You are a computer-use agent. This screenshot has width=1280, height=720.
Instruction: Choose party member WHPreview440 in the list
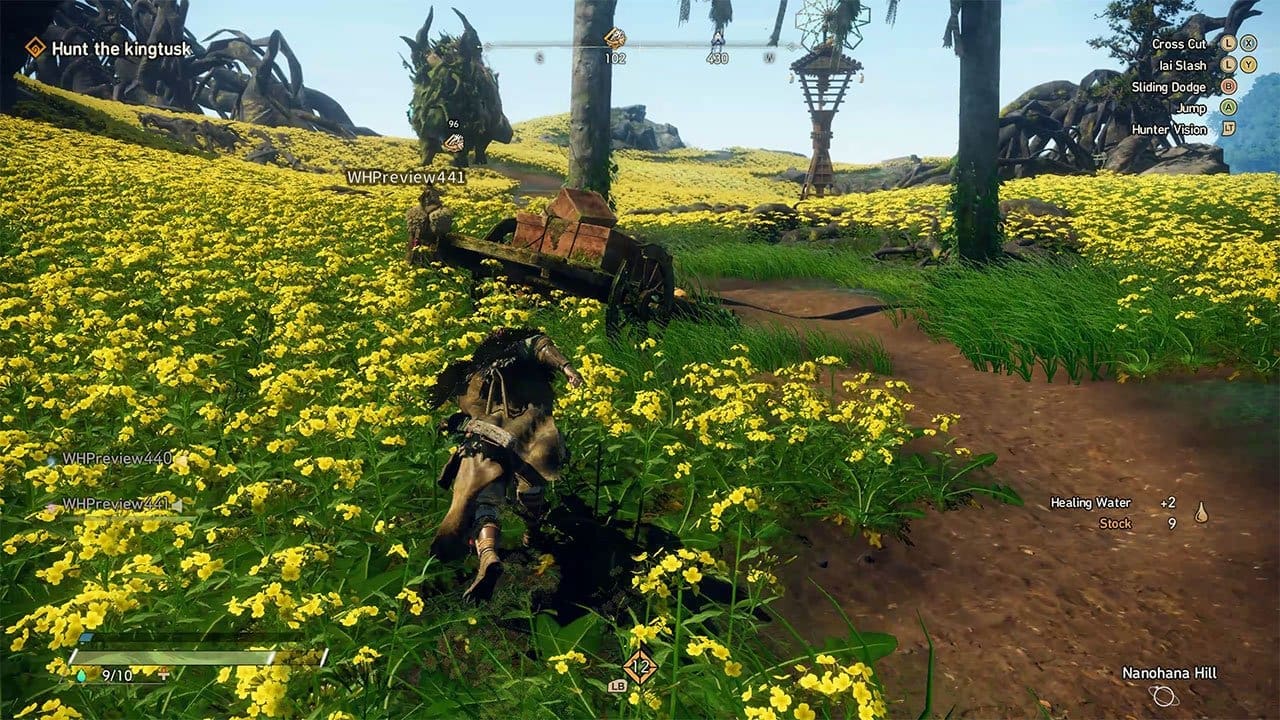[x=117, y=458]
